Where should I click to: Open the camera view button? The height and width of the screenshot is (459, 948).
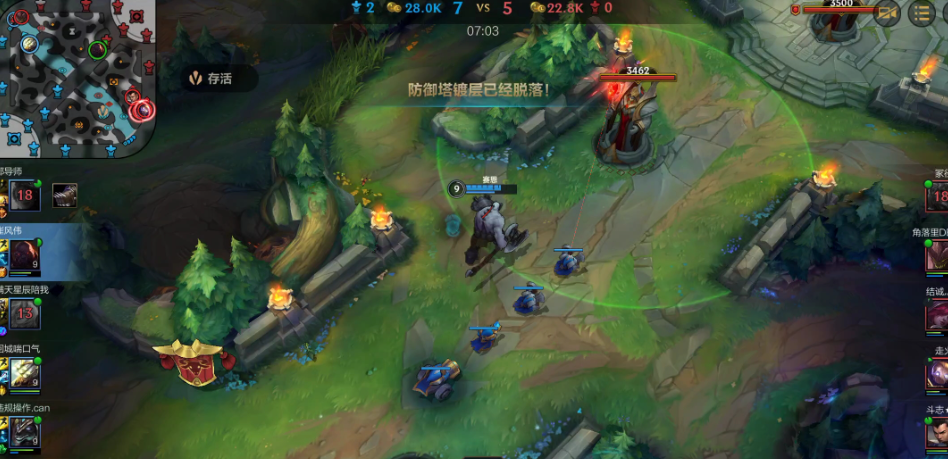[886, 13]
